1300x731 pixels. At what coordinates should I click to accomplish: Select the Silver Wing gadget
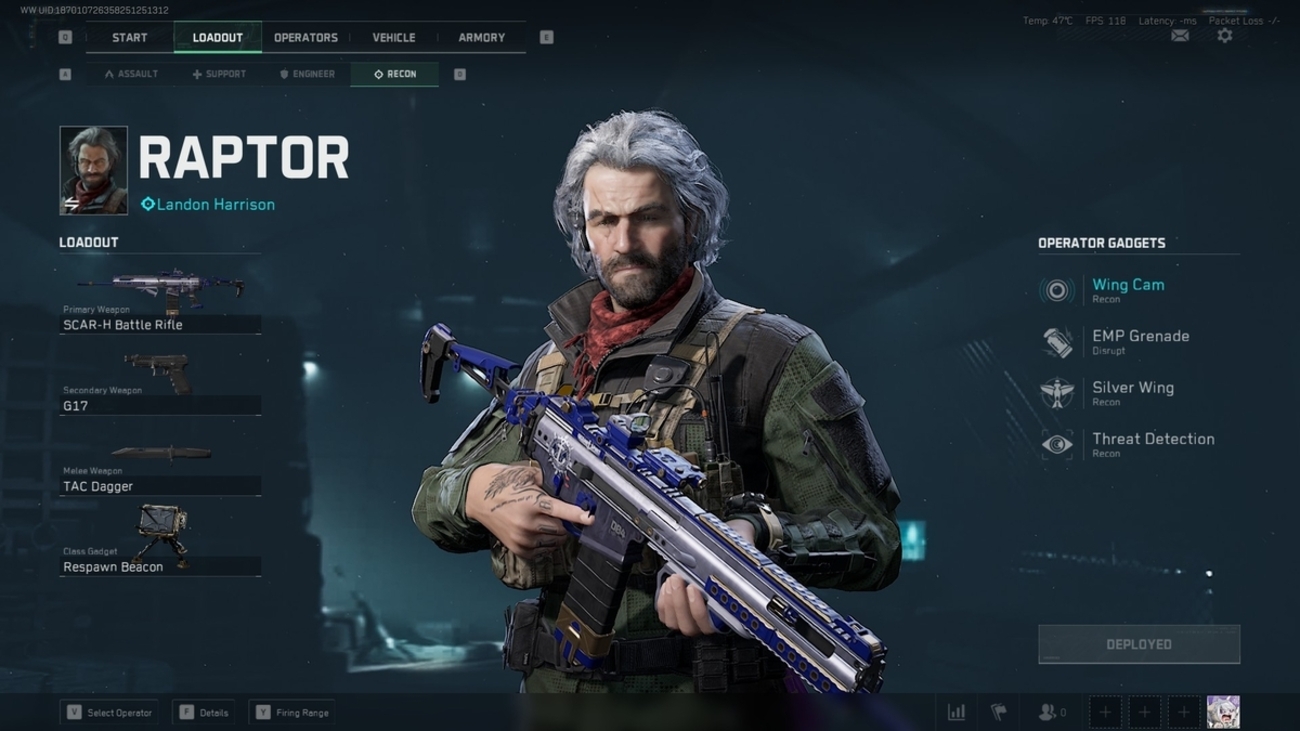(1131, 393)
